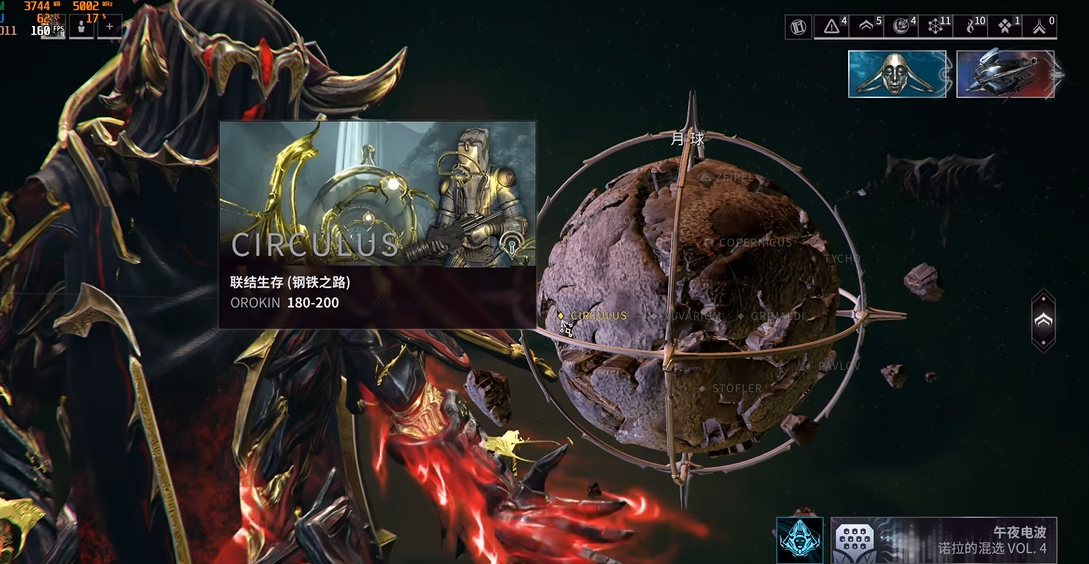Open the flame-icon tab with count 10
Image resolution: width=1089 pixels, height=564 pixels.
point(971,27)
